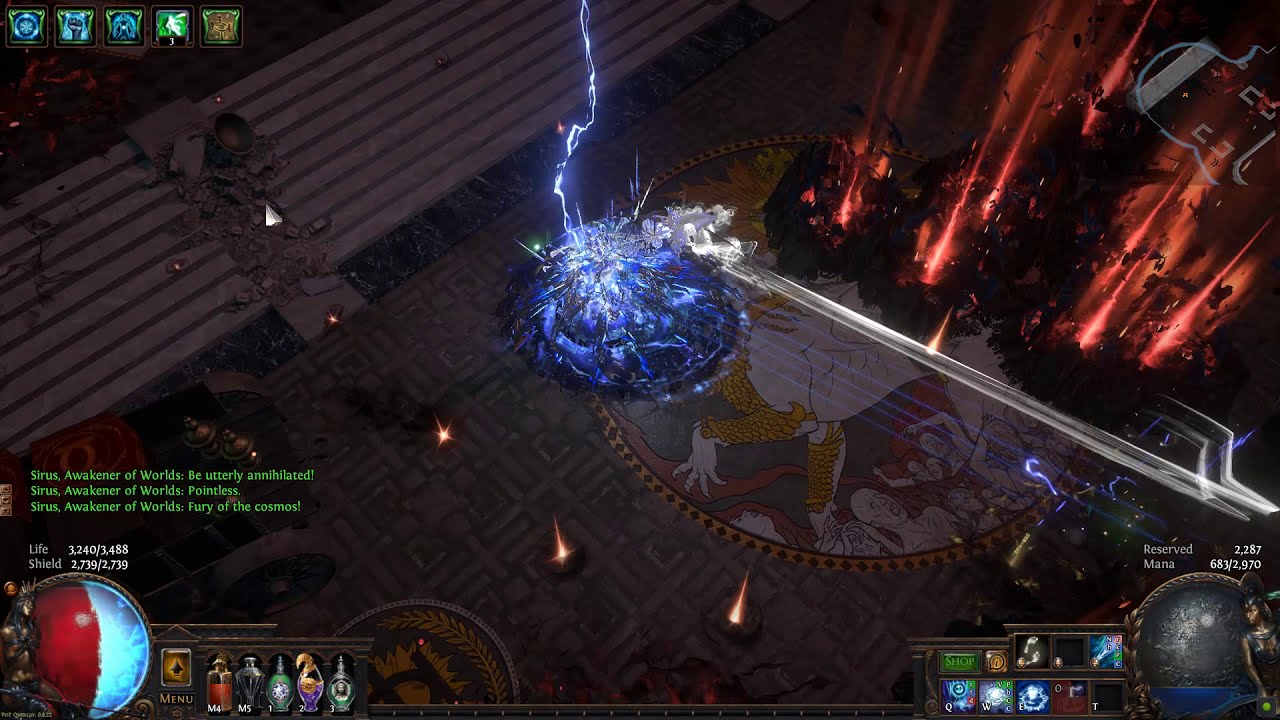
Task: Click the green running figure buff icon
Action: (172, 27)
